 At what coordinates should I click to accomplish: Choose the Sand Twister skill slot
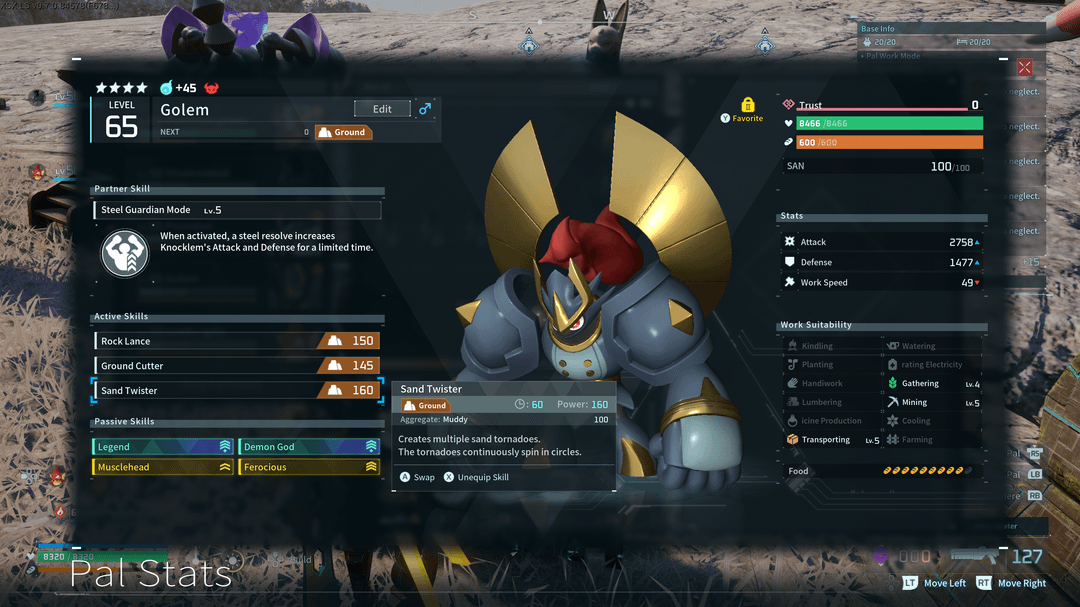(x=236, y=390)
